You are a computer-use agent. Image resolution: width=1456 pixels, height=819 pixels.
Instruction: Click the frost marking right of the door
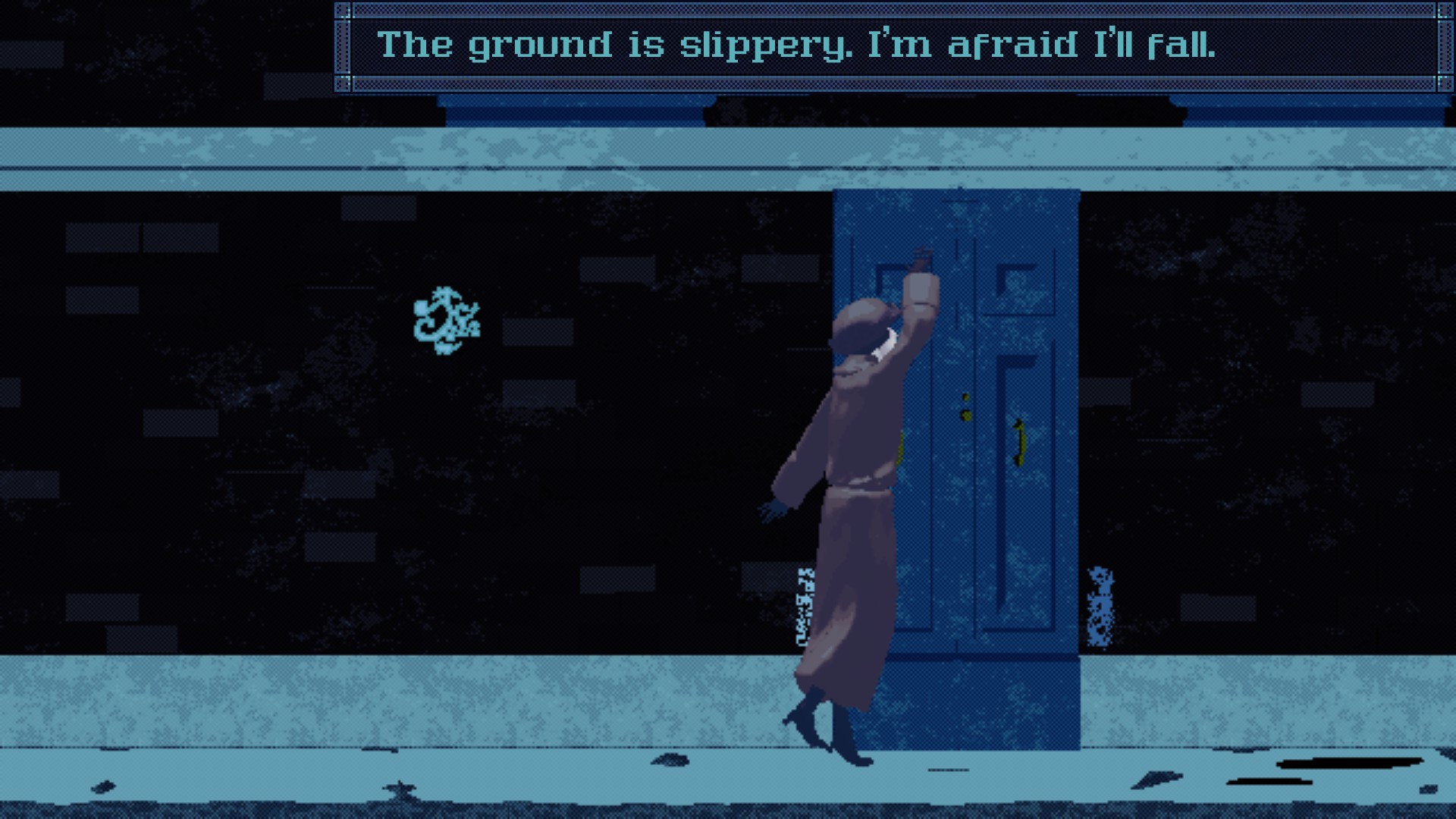pos(1101,607)
